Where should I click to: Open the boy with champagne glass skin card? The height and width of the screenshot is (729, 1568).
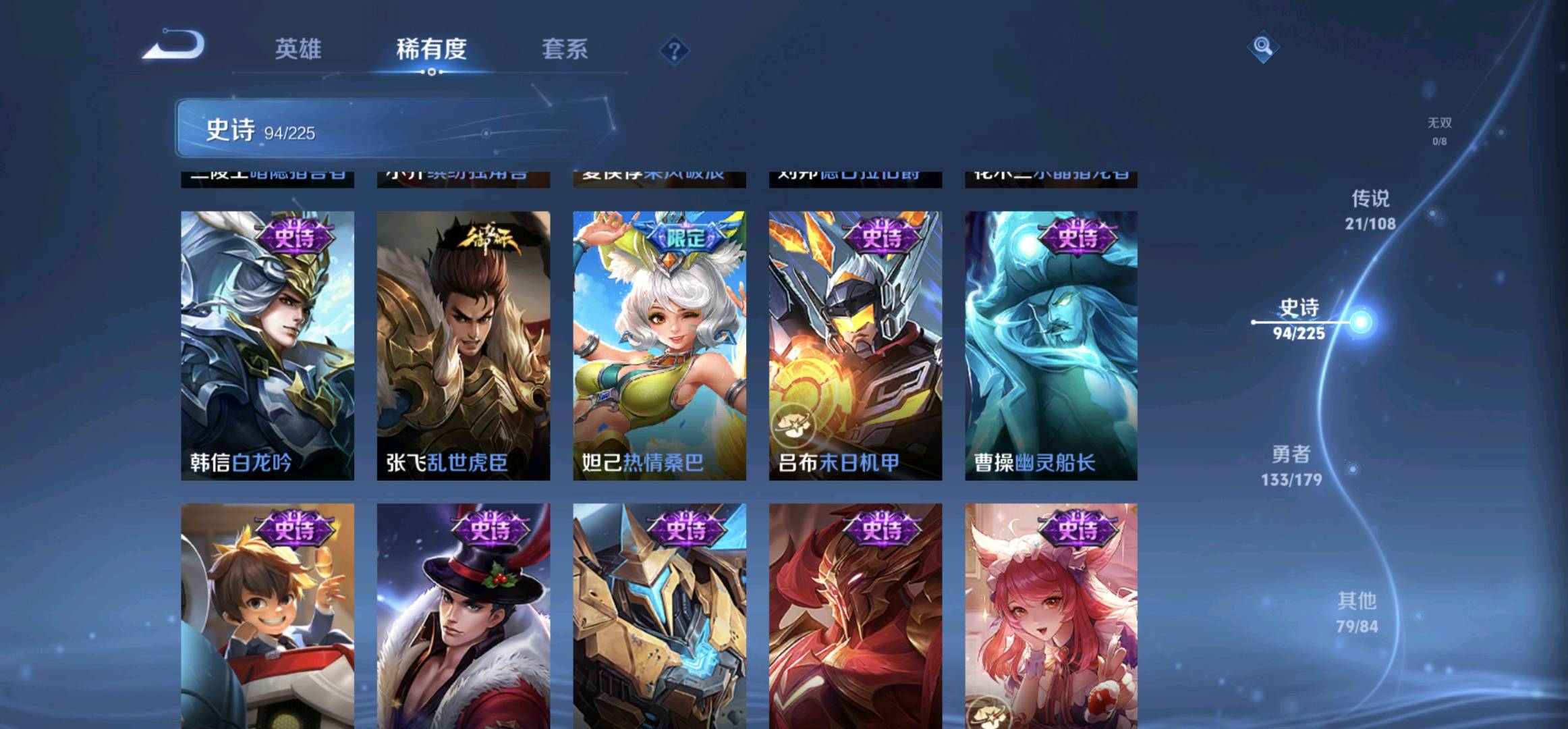pyautogui.click(x=267, y=616)
